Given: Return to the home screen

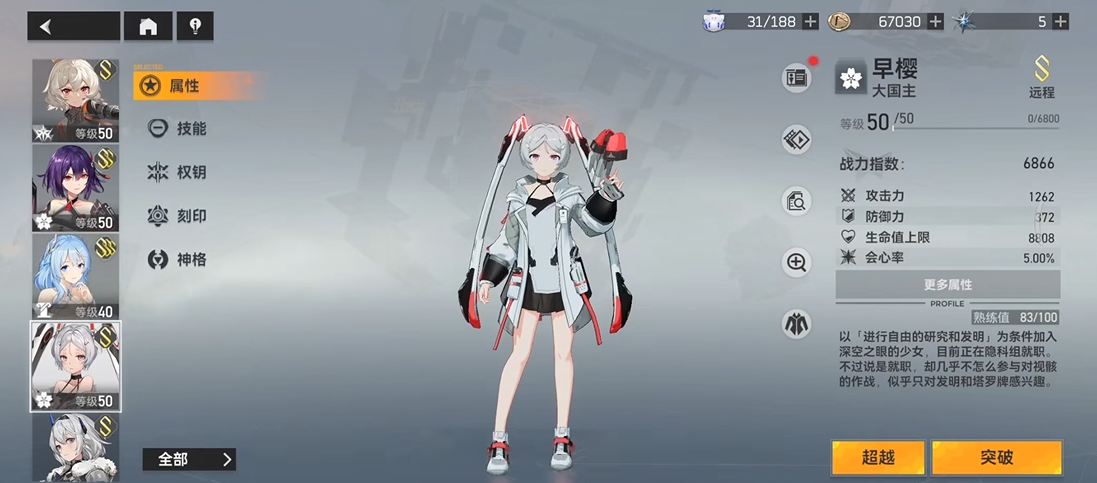Looking at the screenshot, I should click(148, 26).
